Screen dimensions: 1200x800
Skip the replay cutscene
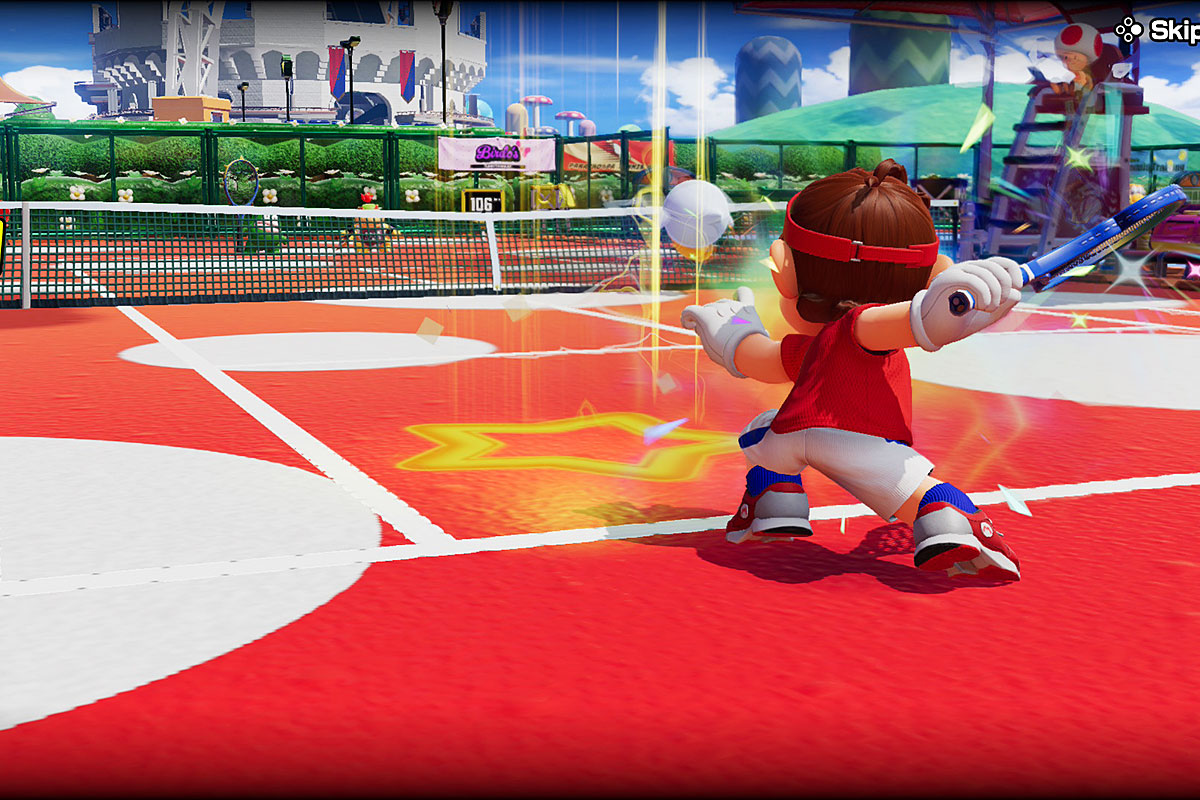tap(1160, 30)
